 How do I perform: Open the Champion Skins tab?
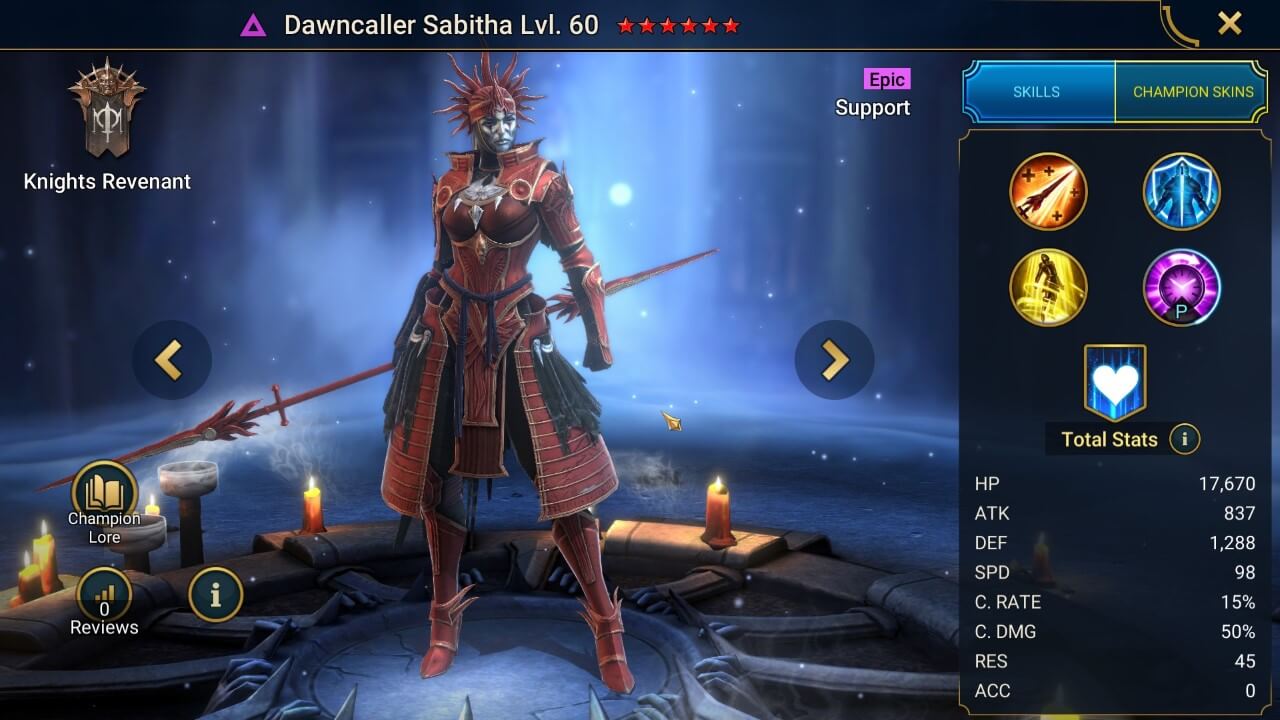click(1192, 91)
